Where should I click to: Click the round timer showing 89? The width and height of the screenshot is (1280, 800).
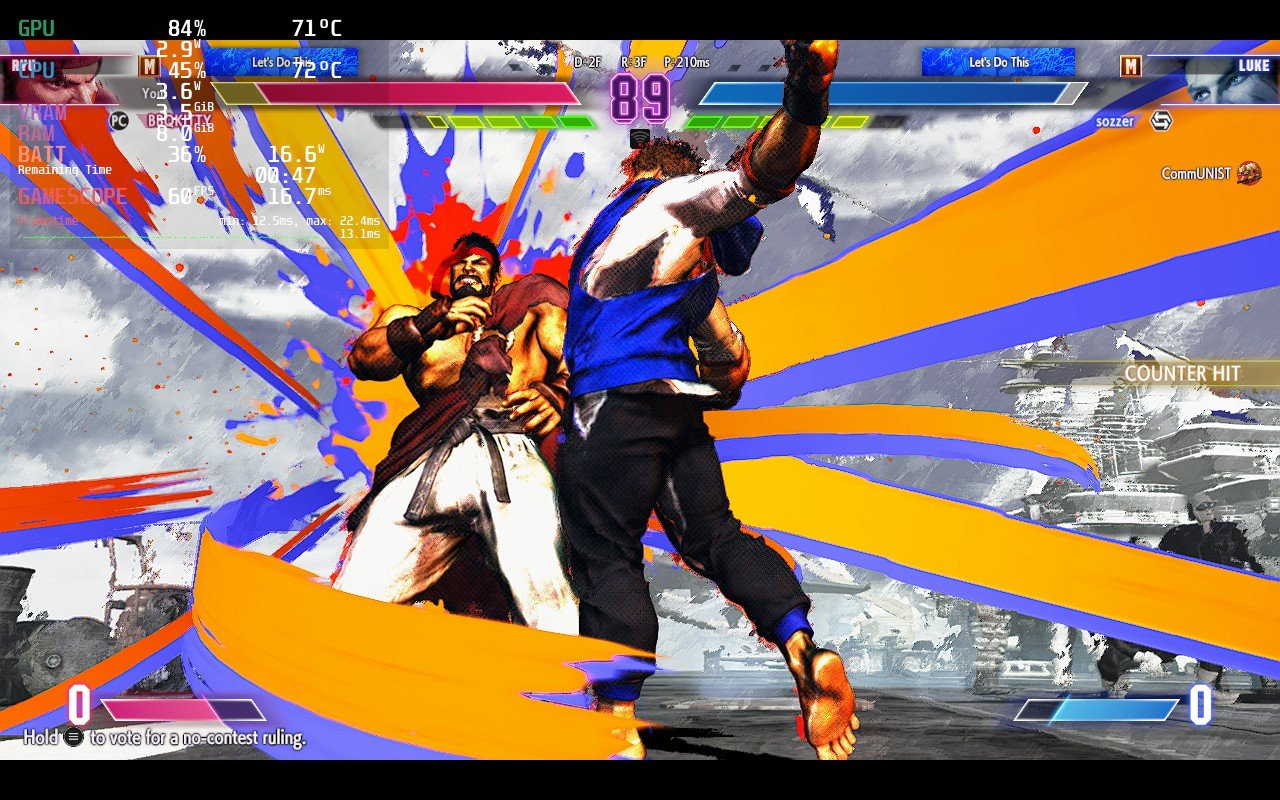click(x=640, y=97)
